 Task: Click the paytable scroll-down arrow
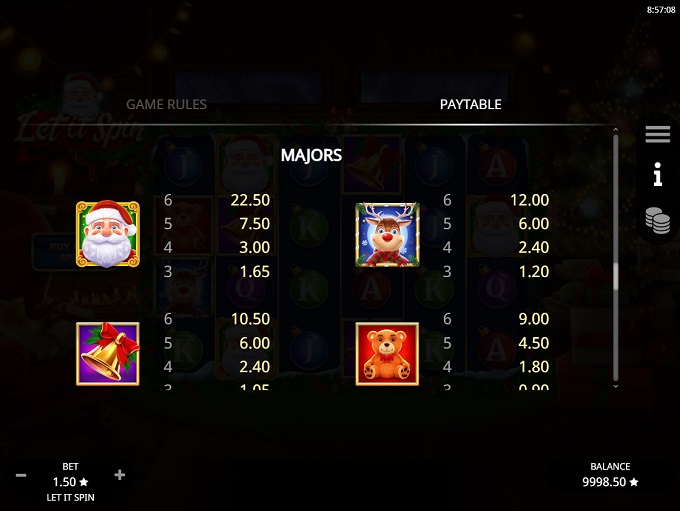615,385
